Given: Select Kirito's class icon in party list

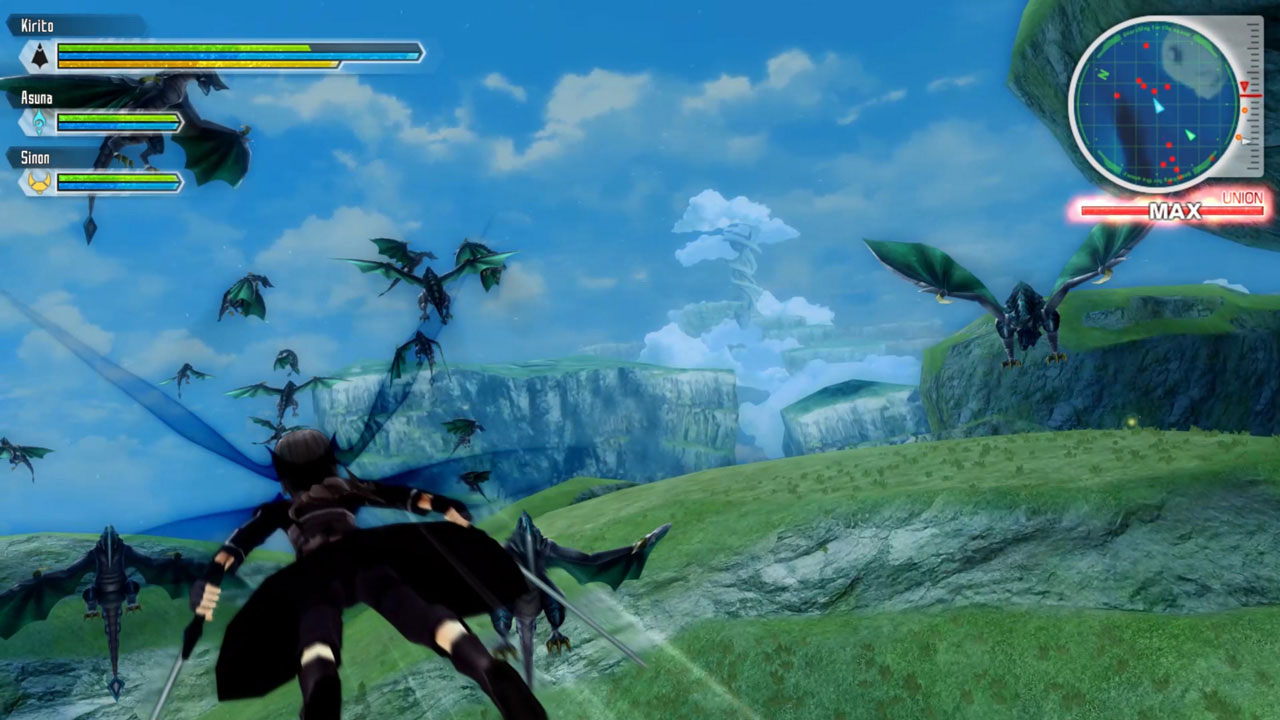Looking at the screenshot, I should [x=39, y=55].
